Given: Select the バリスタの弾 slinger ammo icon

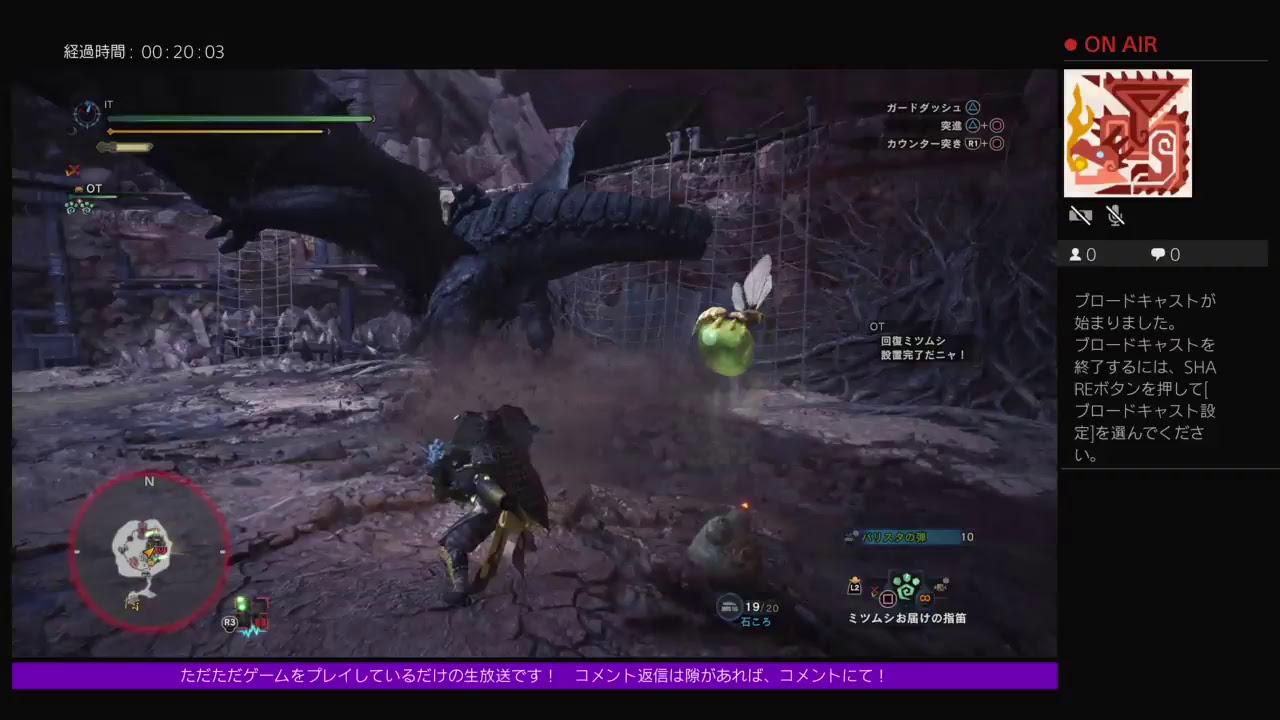Looking at the screenshot, I should tap(853, 536).
